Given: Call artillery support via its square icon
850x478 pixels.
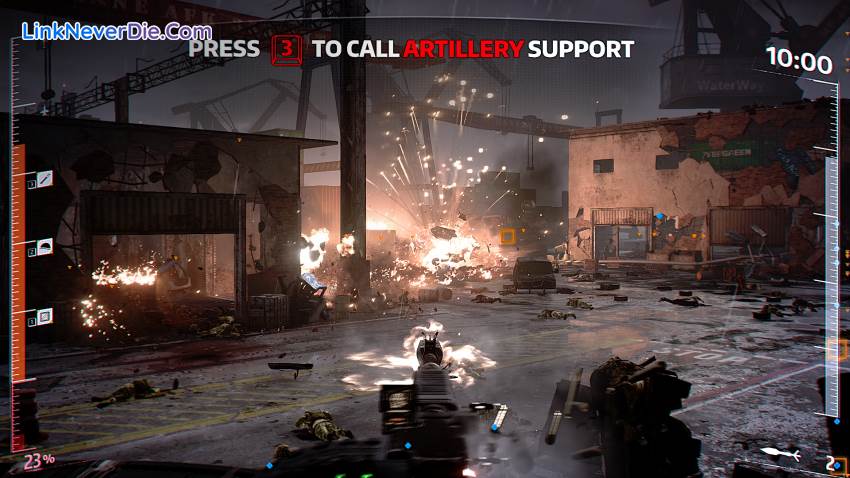Looking at the screenshot, I should pyautogui.click(x=45, y=317).
